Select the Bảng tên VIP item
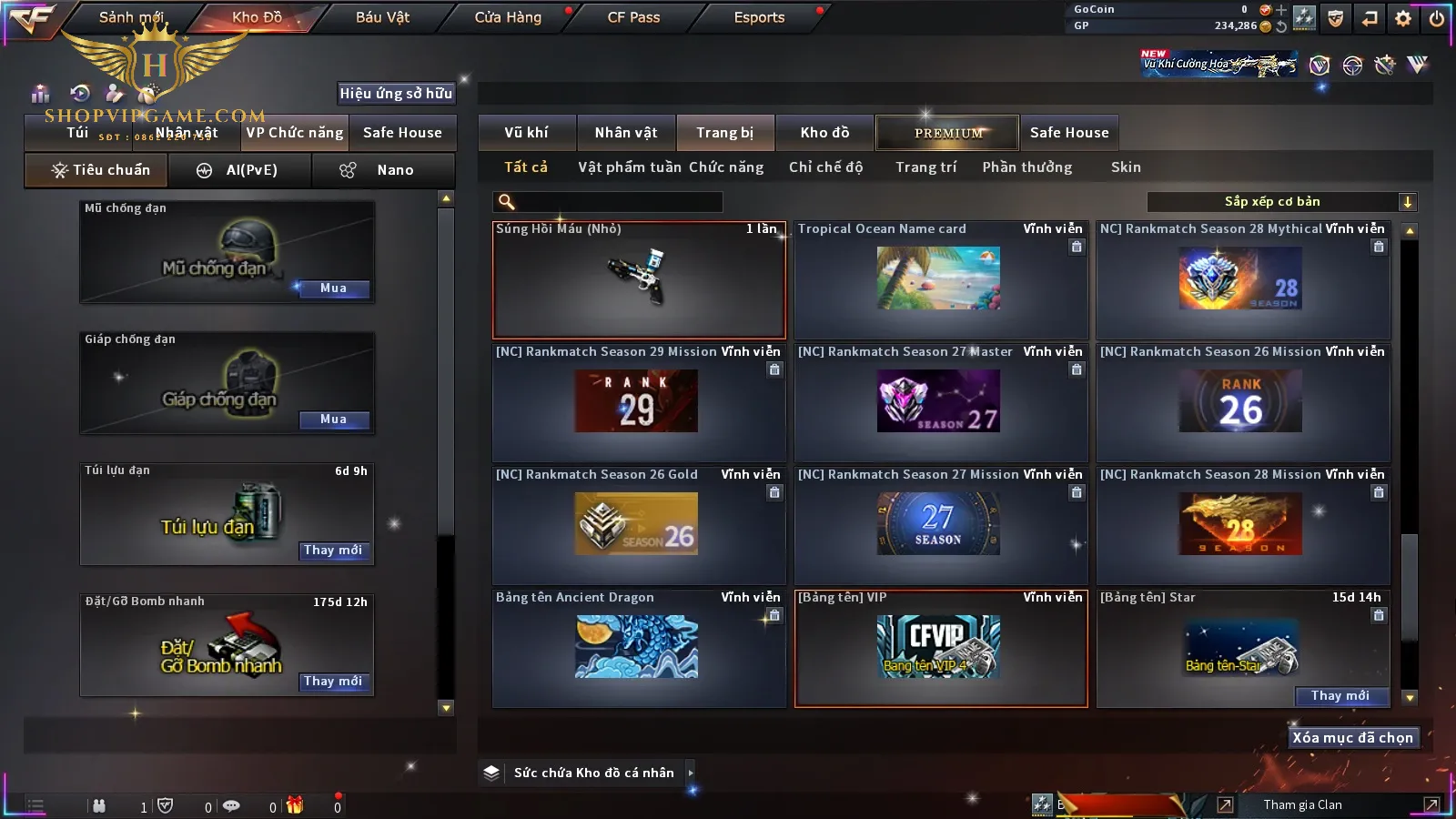1456x819 pixels. [x=940, y=648]
